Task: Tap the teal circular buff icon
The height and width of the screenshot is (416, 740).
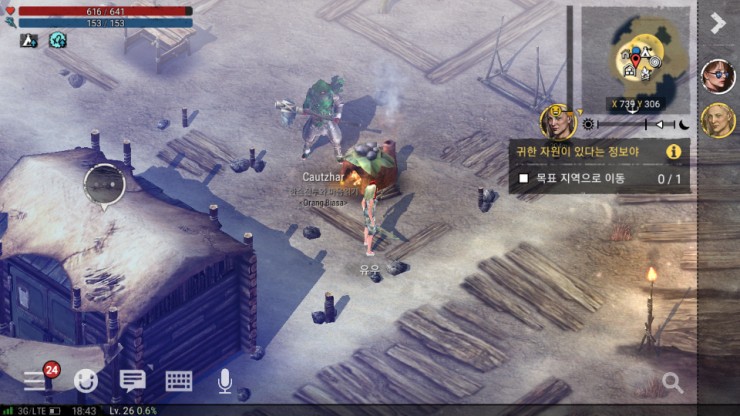Action: coord(57,40)
